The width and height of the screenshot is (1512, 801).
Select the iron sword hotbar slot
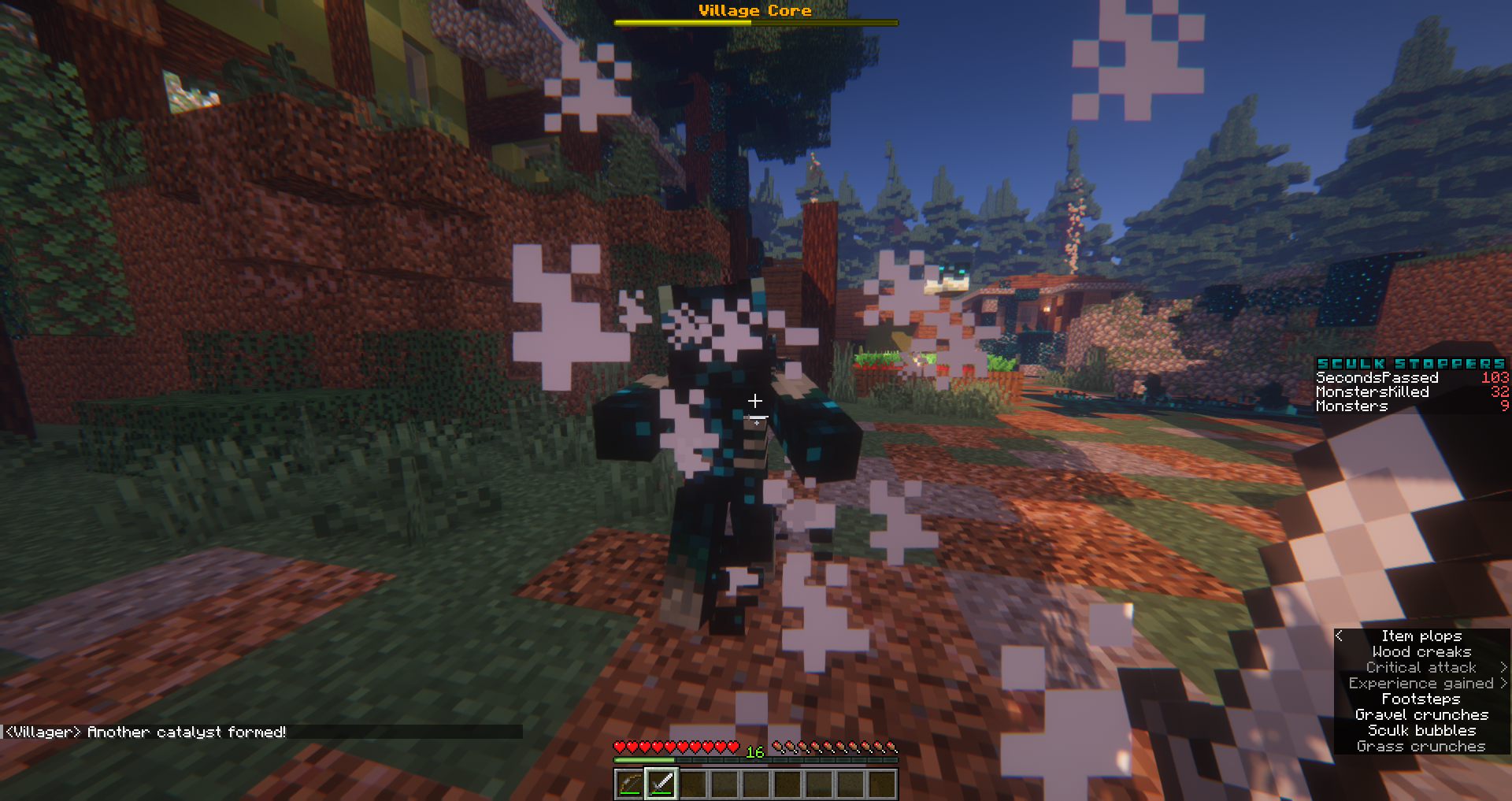[x=661, y=784]
